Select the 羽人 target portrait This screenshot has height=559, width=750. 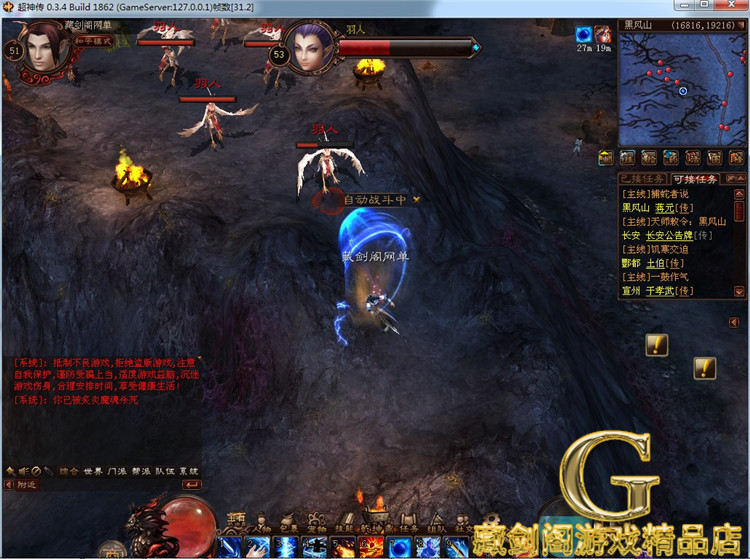311,49
